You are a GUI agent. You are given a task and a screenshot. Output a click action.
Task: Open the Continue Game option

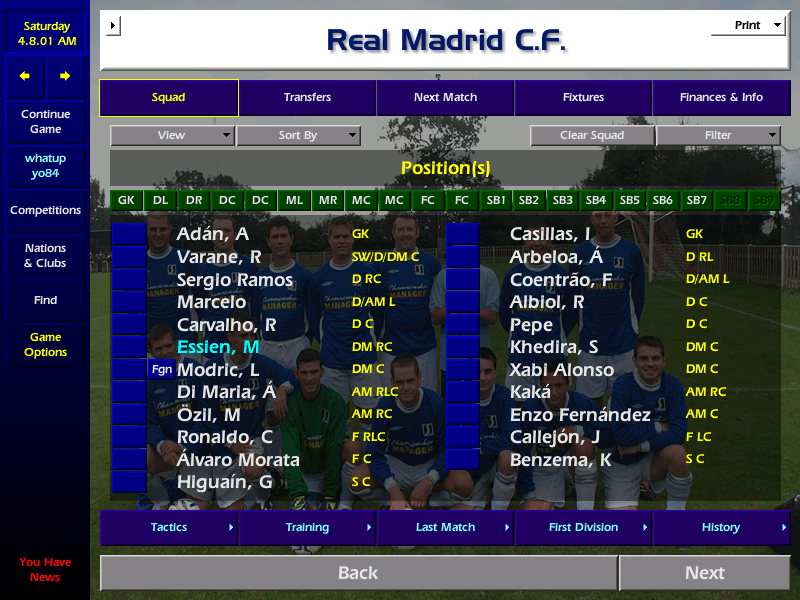pyautogui.click(x=45, y=121)
